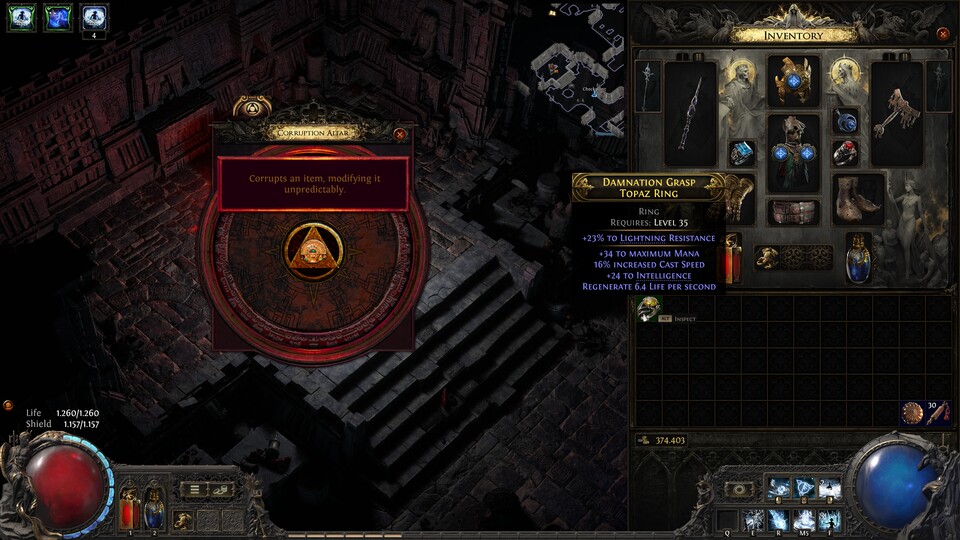Screen dimensions: 960x540
Task: Select the equipped golden crown helmet
Action: click(793, 81)
